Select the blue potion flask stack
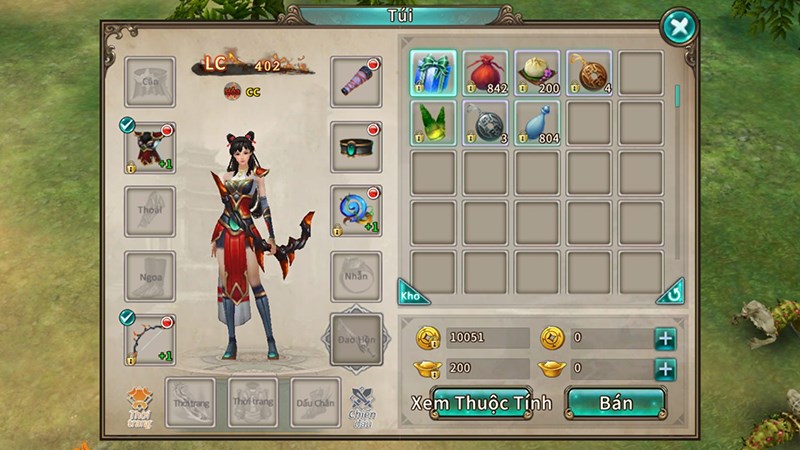Viewport: 800px width, 450px height. click(537, 124)
